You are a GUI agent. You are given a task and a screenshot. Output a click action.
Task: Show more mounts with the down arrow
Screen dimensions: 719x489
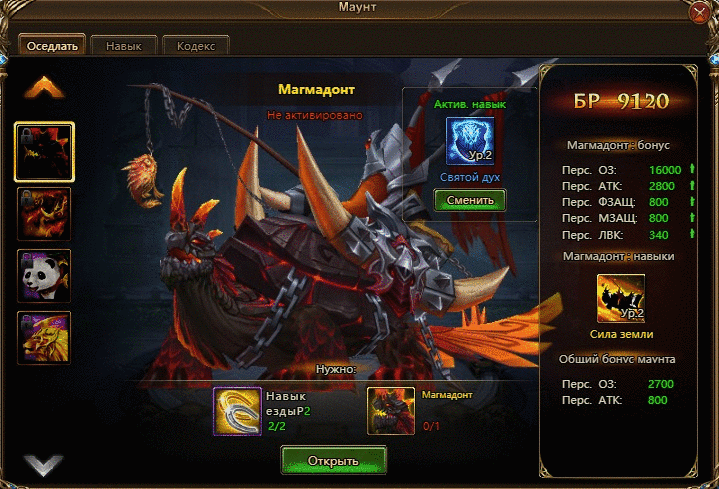44,464
